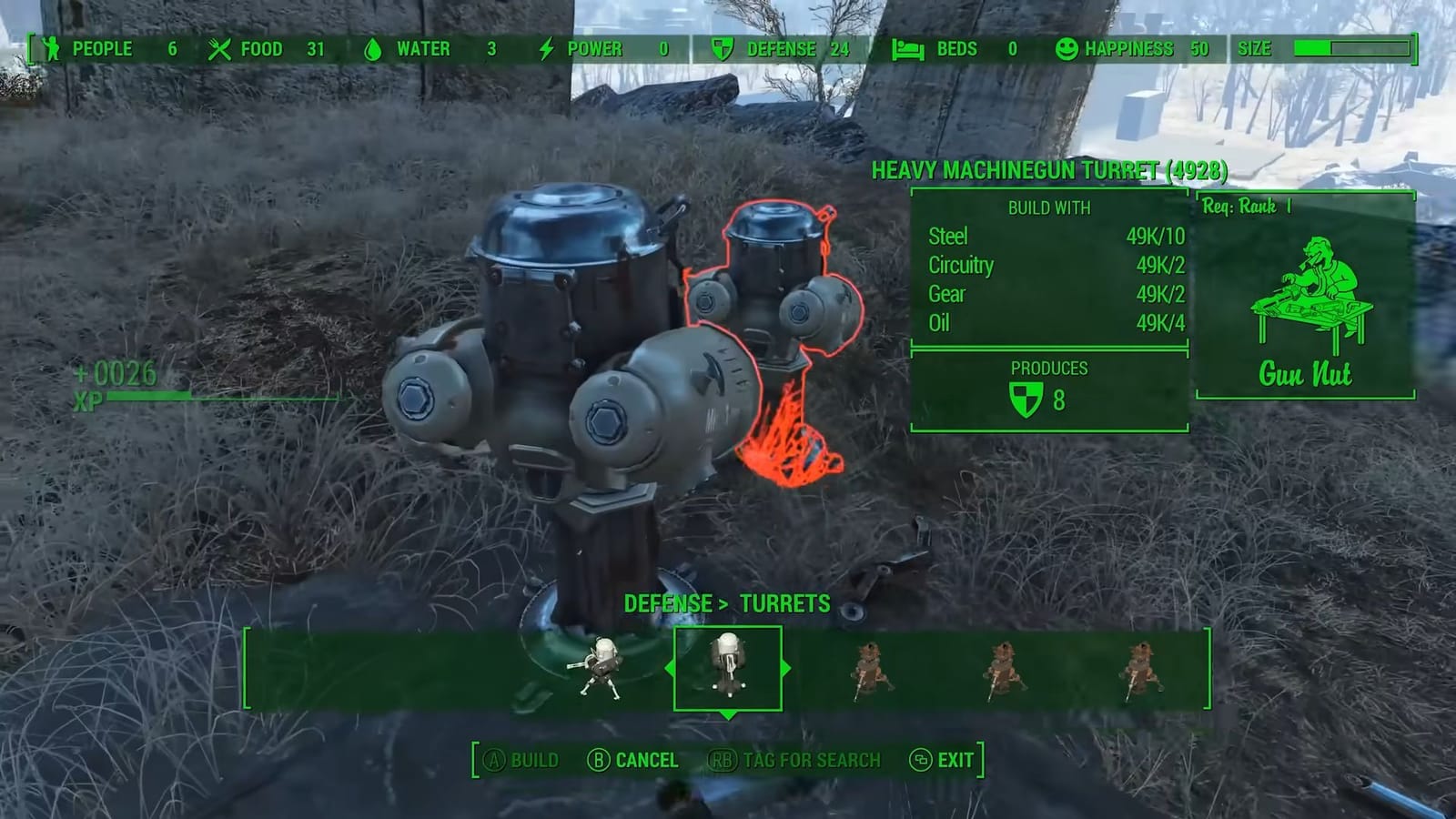Open the Defense category in the breadcrumb
This screenshot has width=1456, height=819.
[668, 603]
